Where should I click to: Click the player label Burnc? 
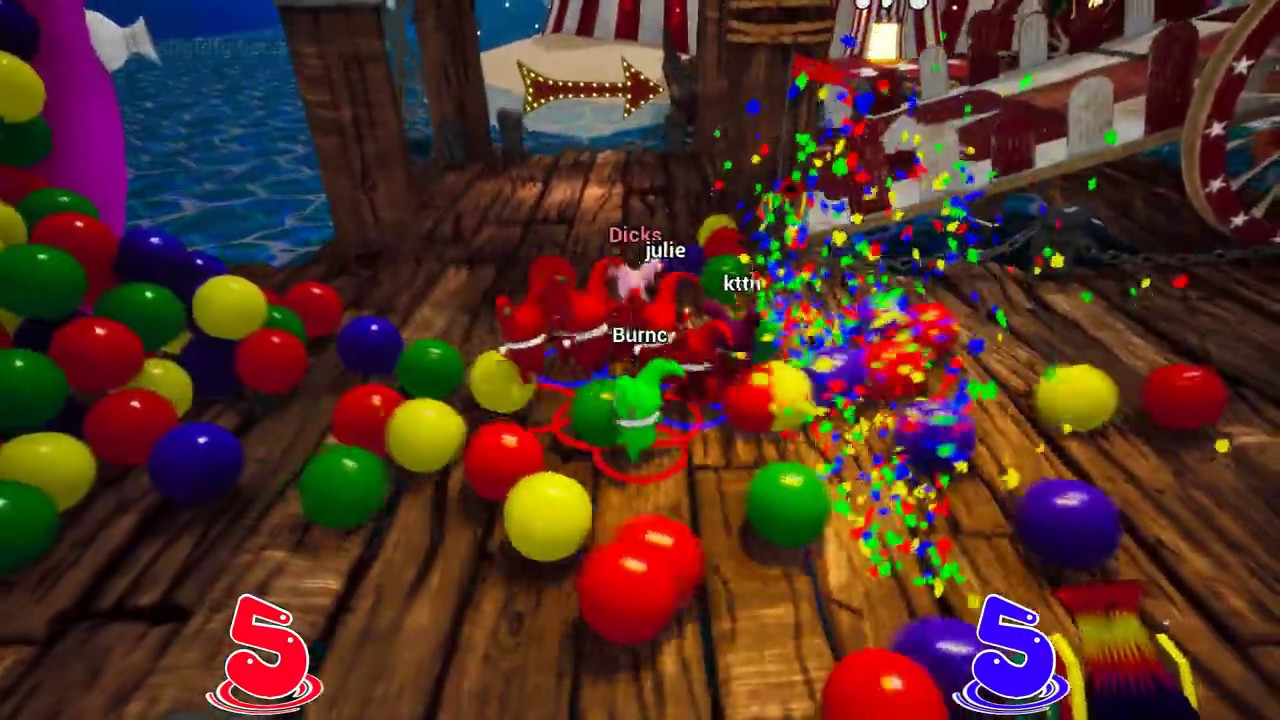[639, 336]
